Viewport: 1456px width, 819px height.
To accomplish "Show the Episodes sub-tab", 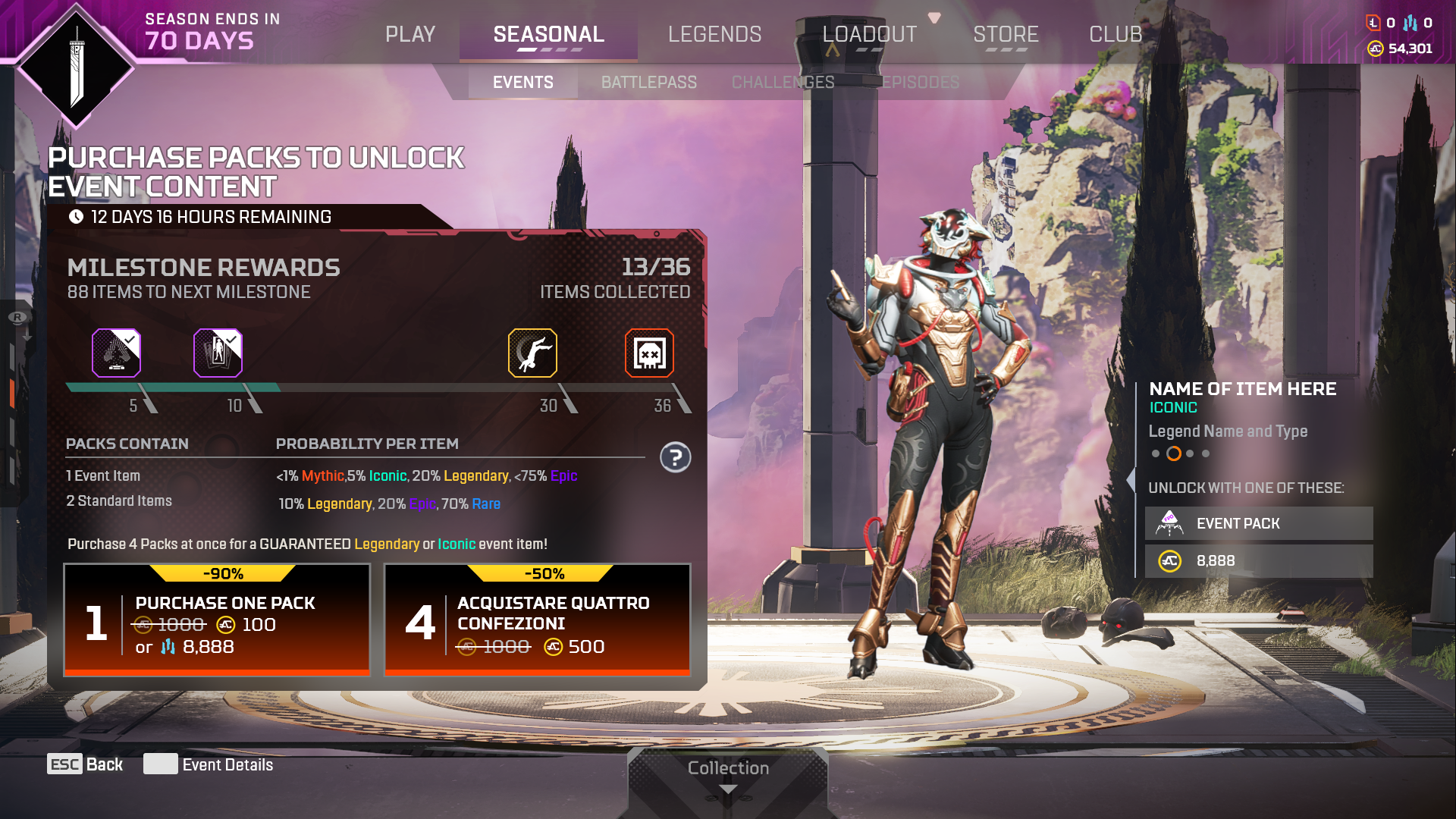I will click(920, 82).
